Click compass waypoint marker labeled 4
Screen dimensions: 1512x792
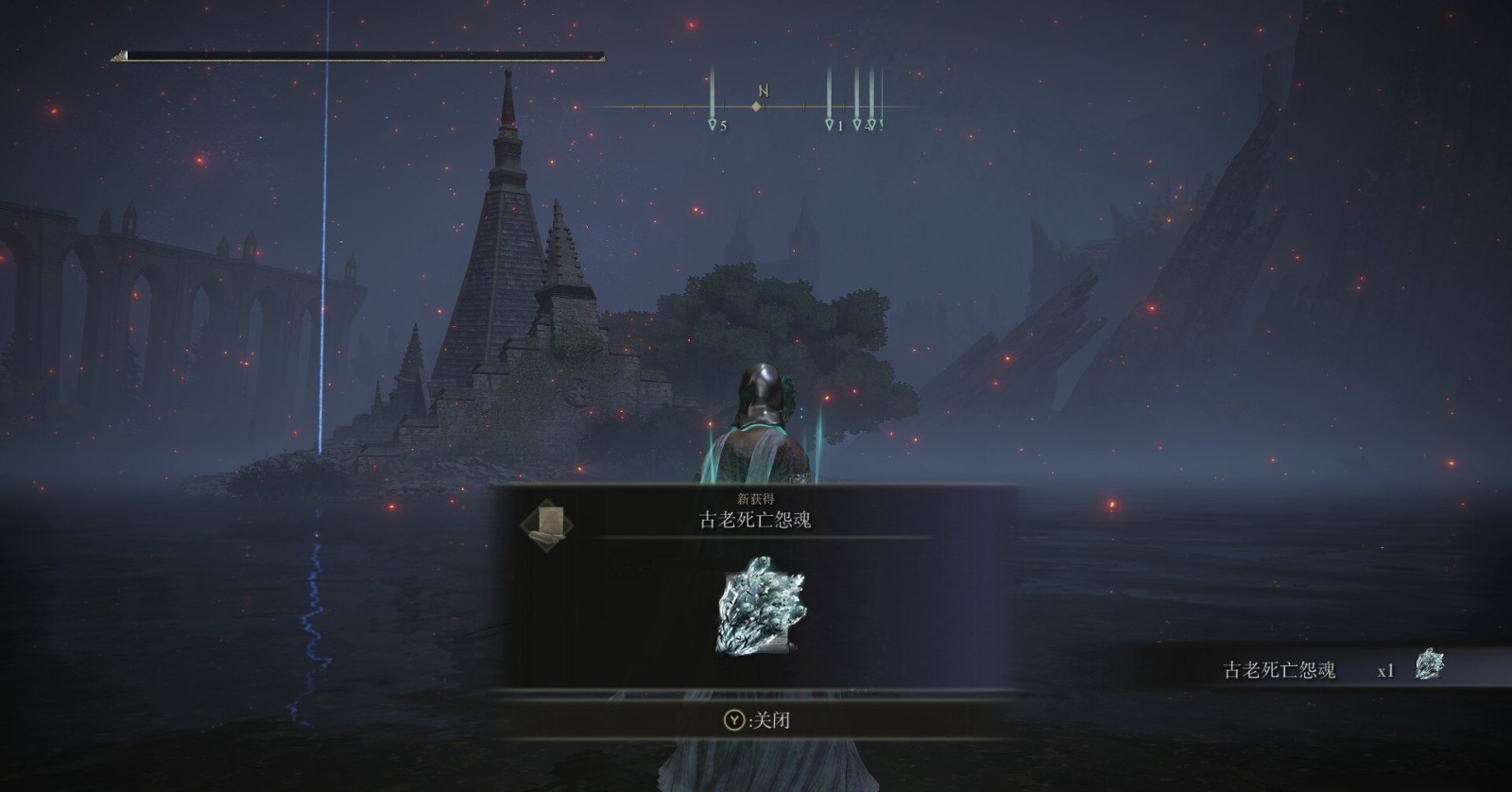click(x=857, y=124)
